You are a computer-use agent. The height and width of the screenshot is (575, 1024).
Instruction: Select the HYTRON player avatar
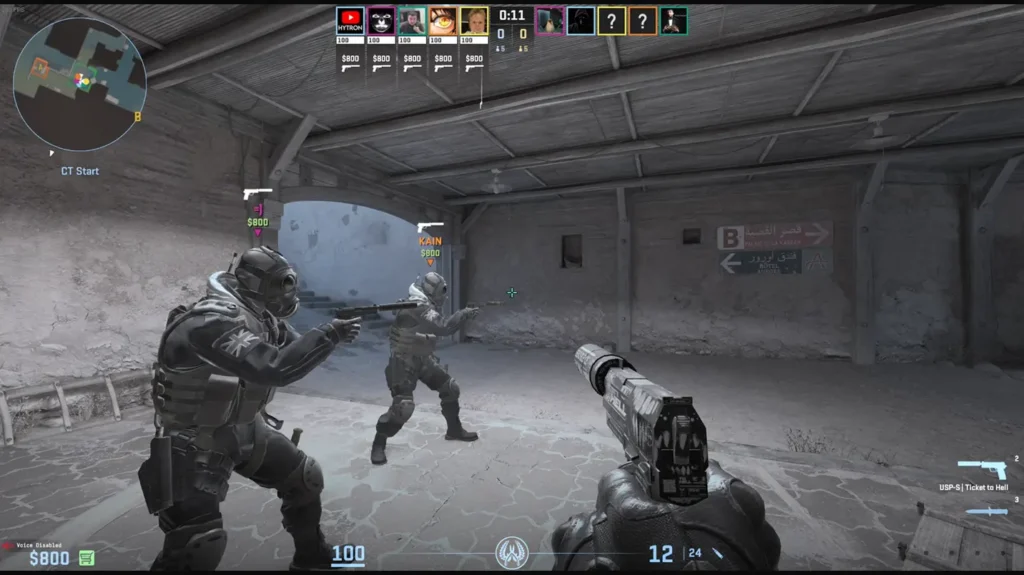pos(350,21)
